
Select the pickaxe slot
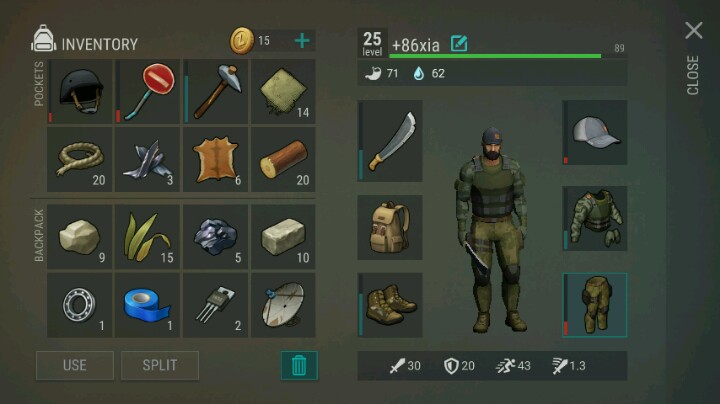coord(215,91)
